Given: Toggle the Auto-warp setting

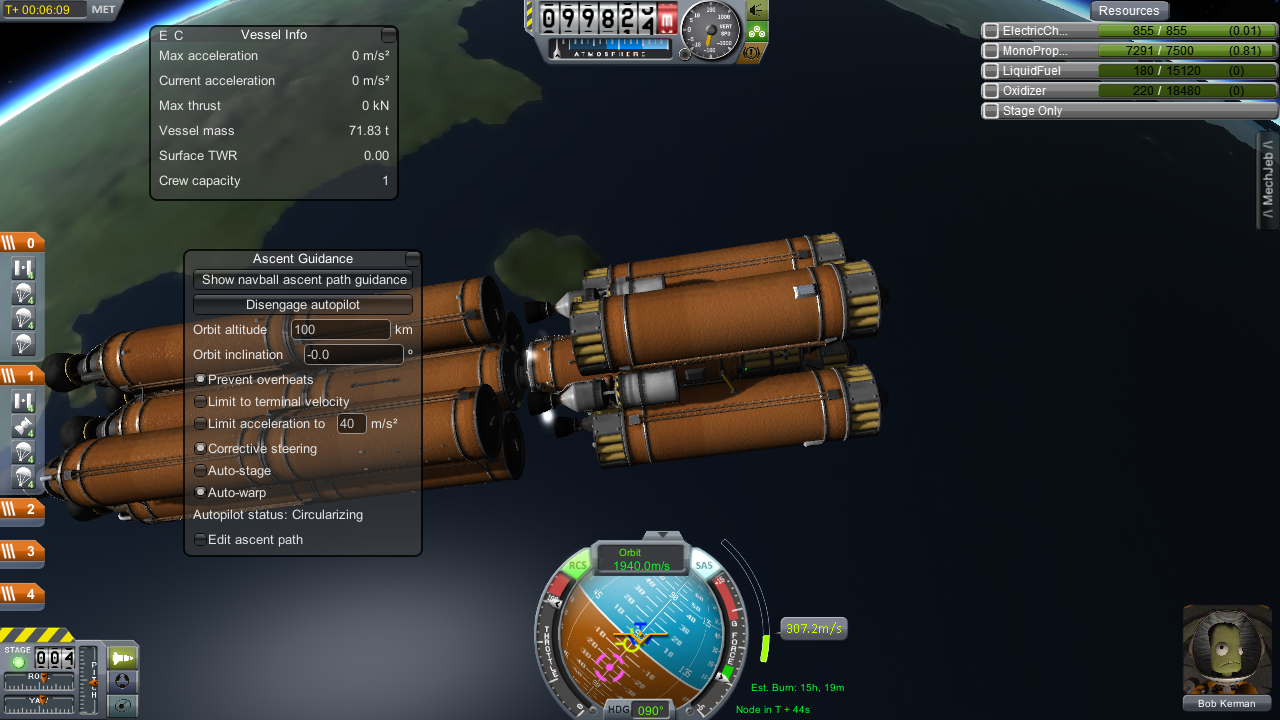Looking at the screenshot, I should click(200, 492).
